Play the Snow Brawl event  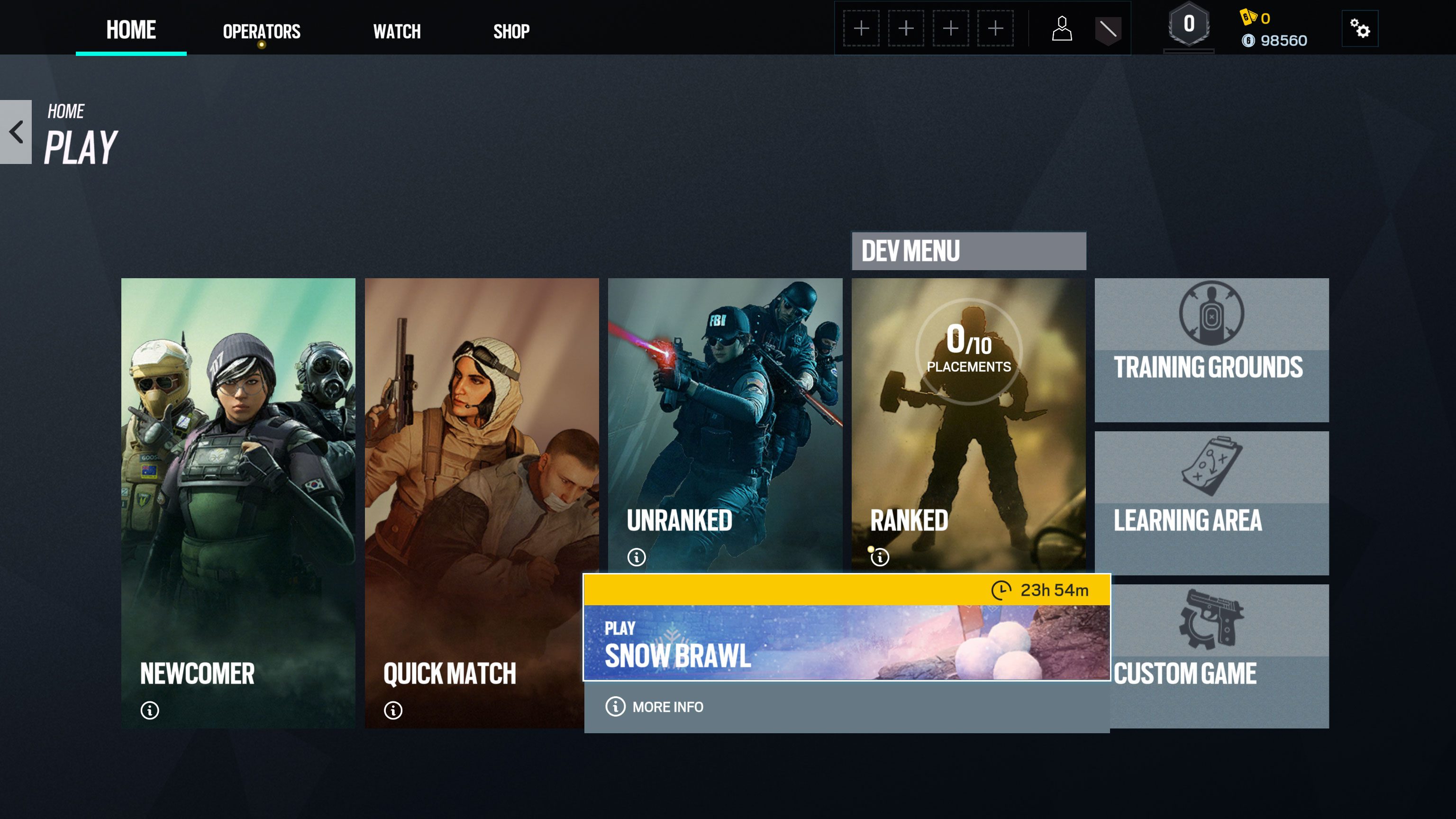pyautogui.click(x=846, y=642)
